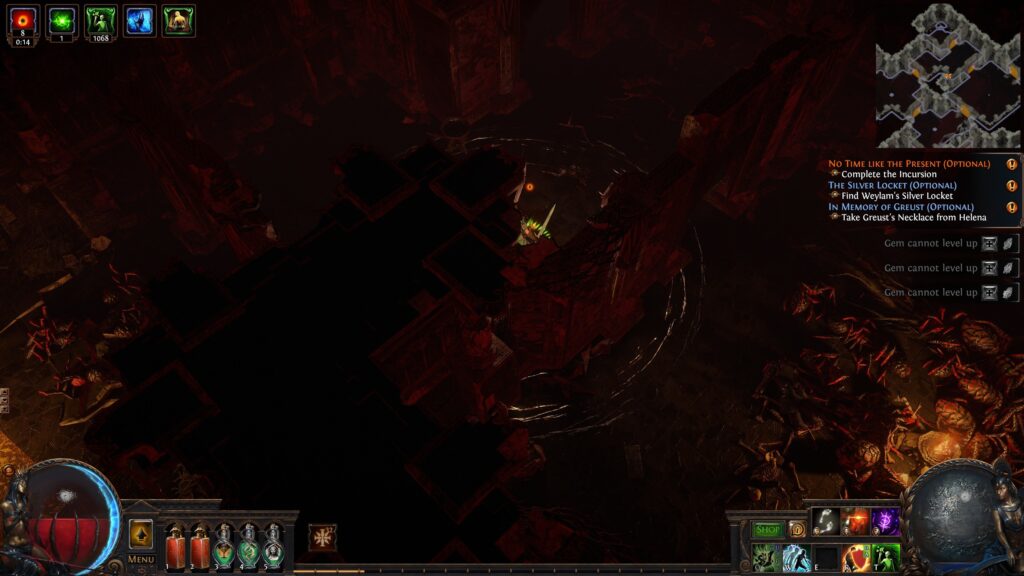Click the fiery orange skill icon
Viewport: 1024px width, 576px height.
pyautogui.click(x=855, y=522)
